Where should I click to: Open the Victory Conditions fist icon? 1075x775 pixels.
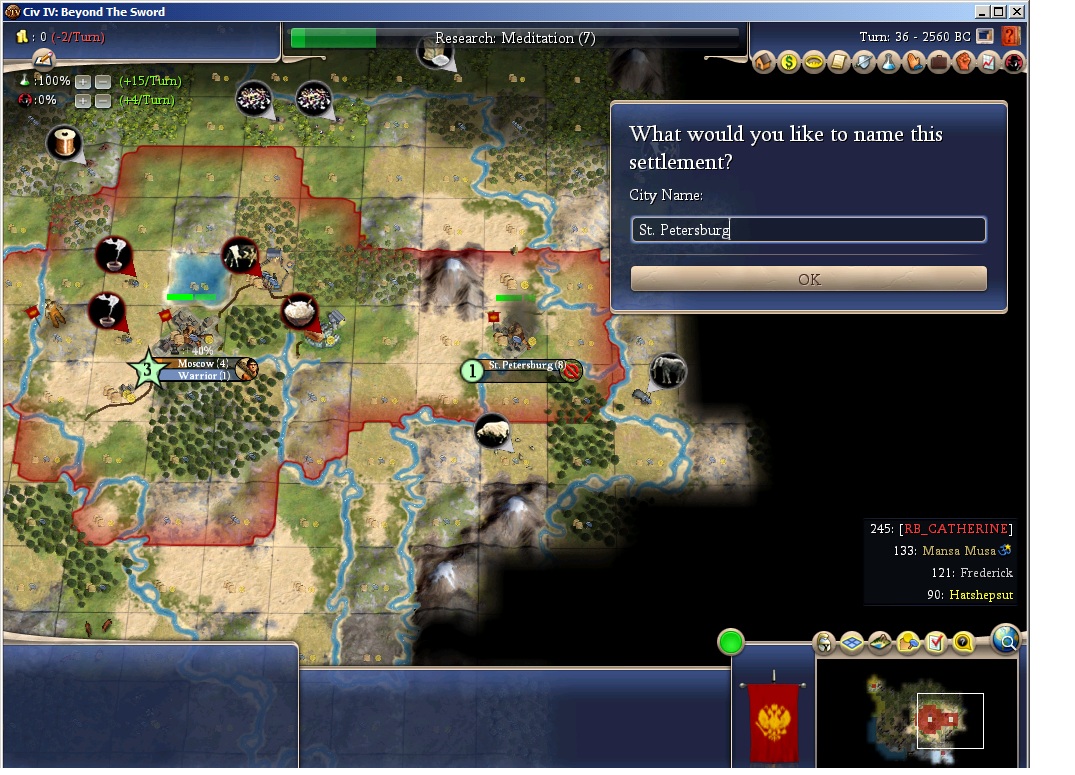964,62
